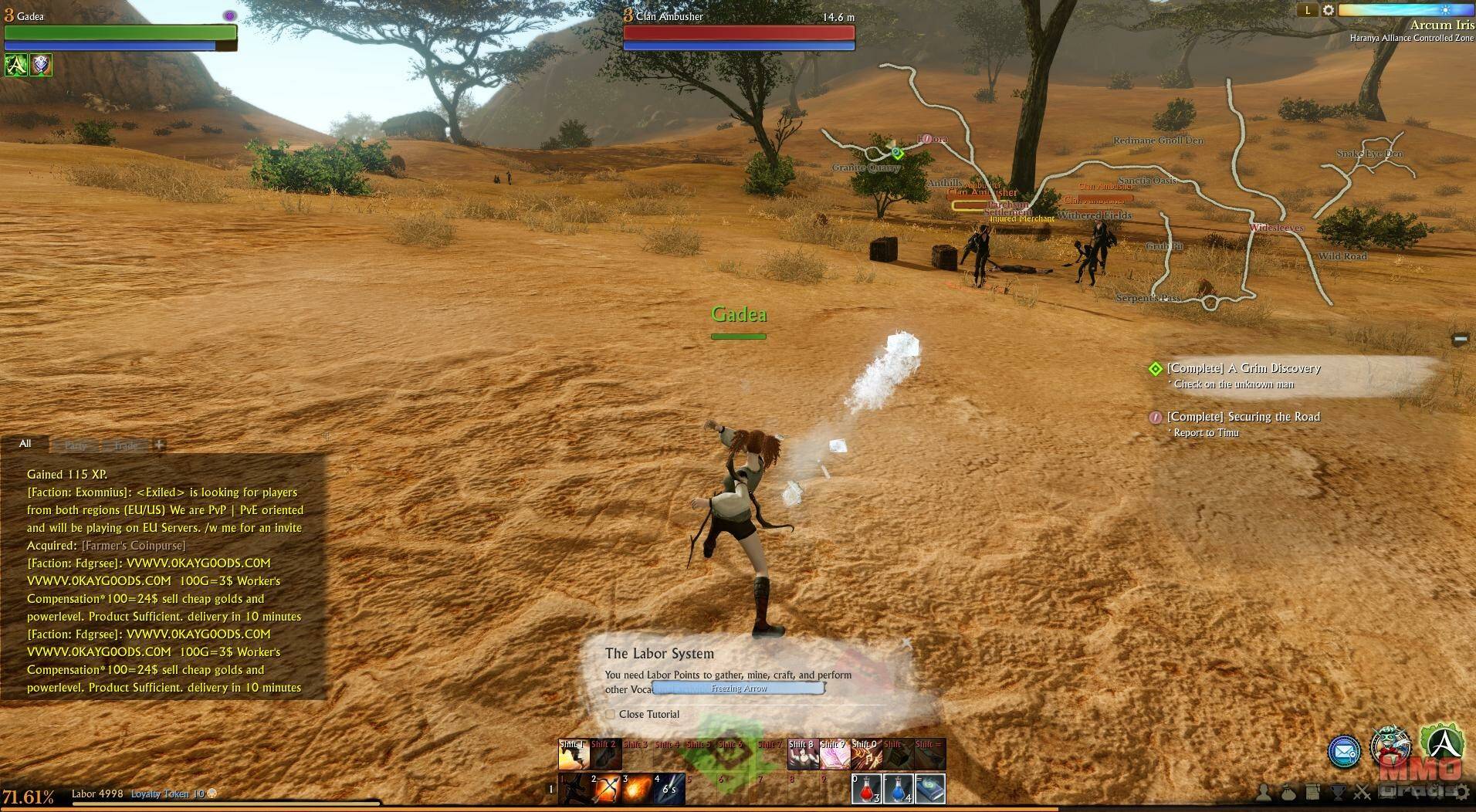Select A Grim Discovery in quest tracker
Viewport: 1476px width, 812px height.
pyautogui.click(x=1244, y=368)
